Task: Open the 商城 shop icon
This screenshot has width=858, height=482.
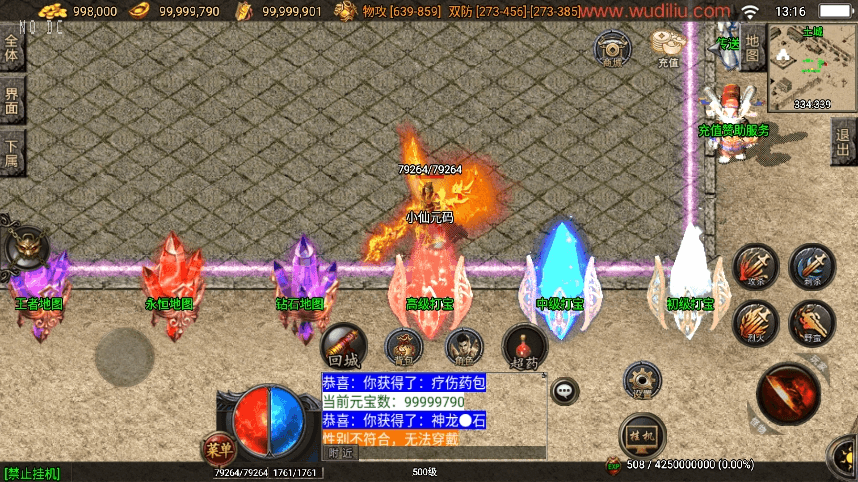Action: tap(613, 48)
